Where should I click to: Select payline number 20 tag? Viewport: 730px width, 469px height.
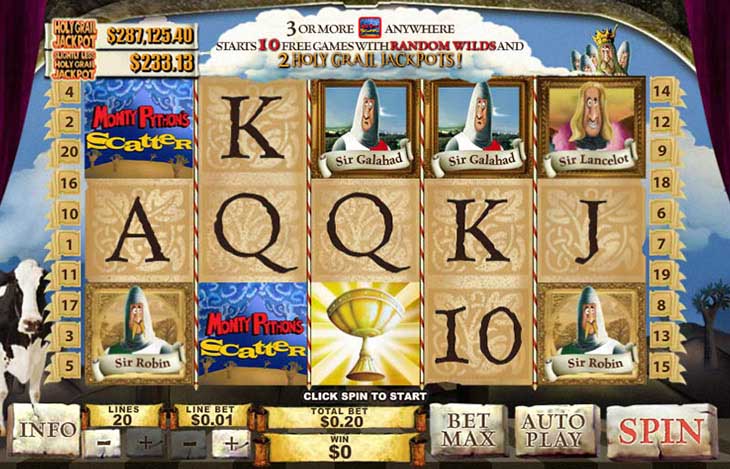click(x=70, y=151)
